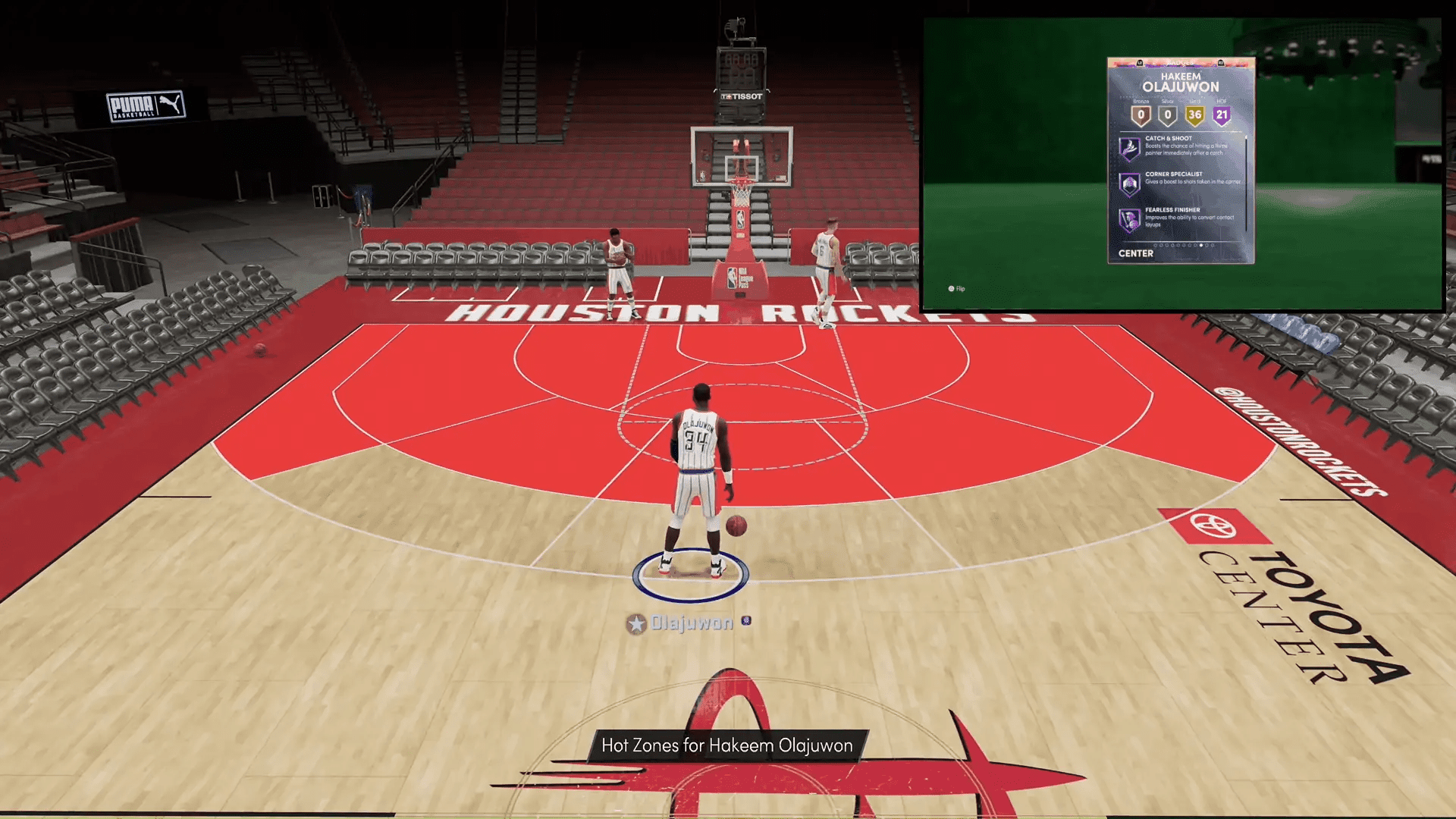Select the first page dot on the card
The width and height of the screenshot is (1456, 819).
click(x=1156, y=245)
